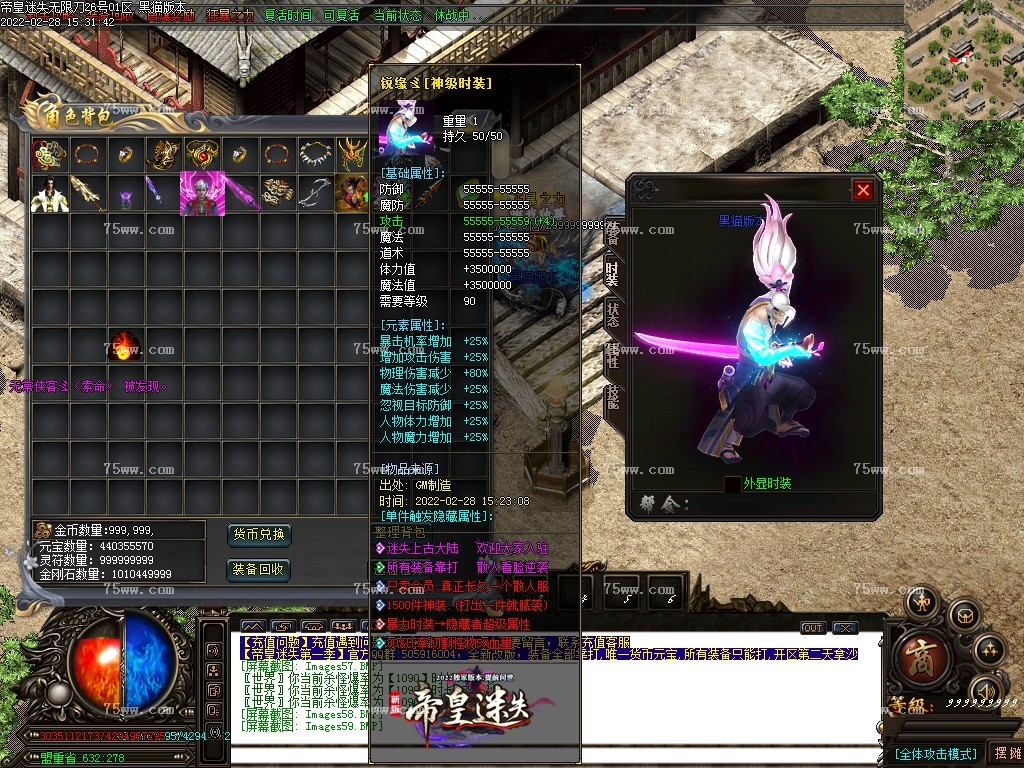Close the character equipment panel
This screenshot has width=1024, height=768.
[863, 190]
